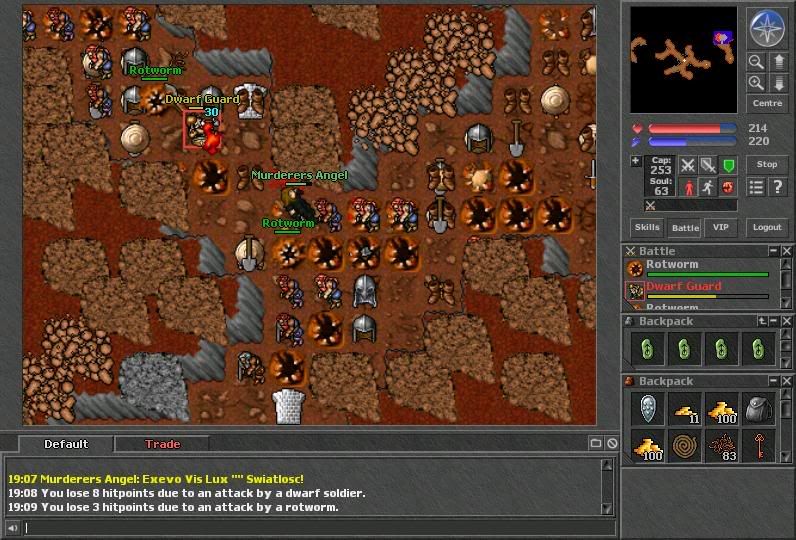Focus the chat input field
The image size is (796, 540).
[310, 528]
